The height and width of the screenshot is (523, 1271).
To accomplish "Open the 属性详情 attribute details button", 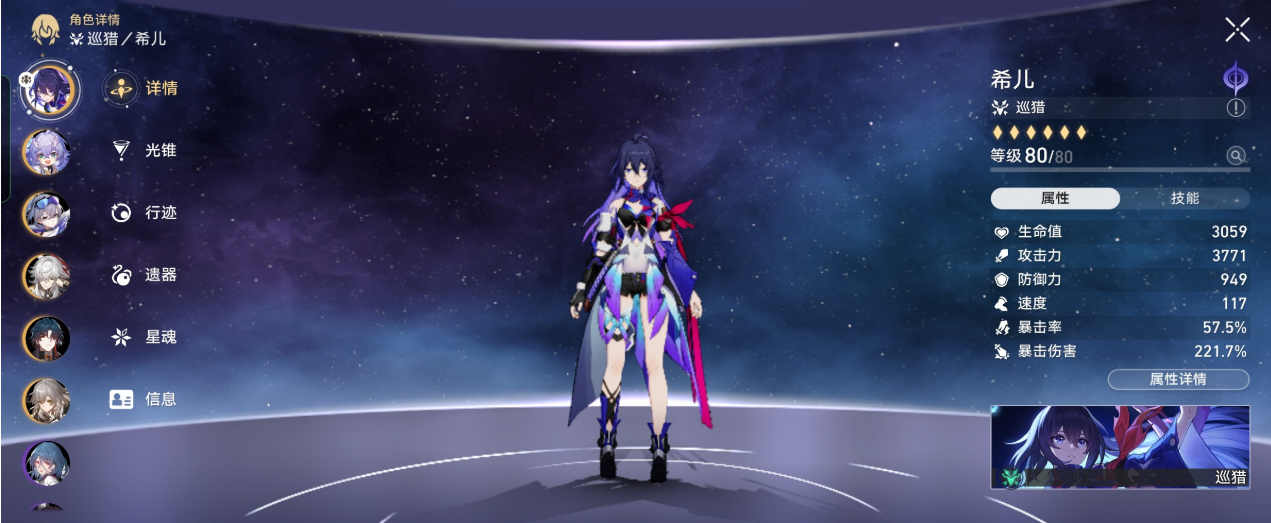I will 1178,379.
